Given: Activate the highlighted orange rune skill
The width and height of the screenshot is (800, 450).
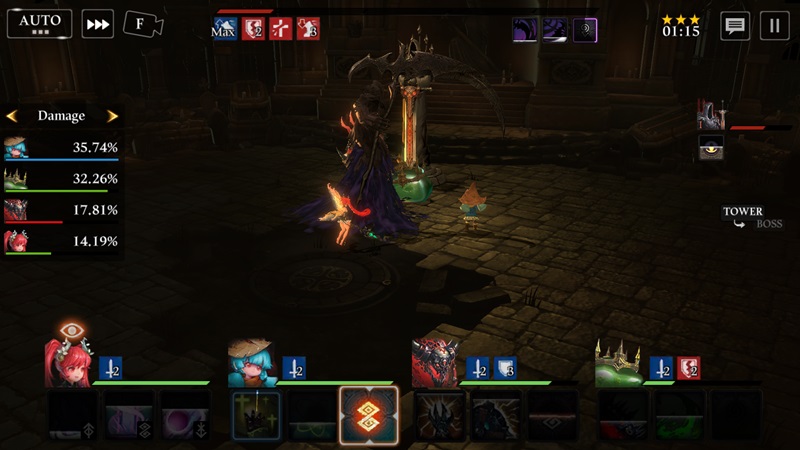Looking at the screenshot, I should 369,414.
